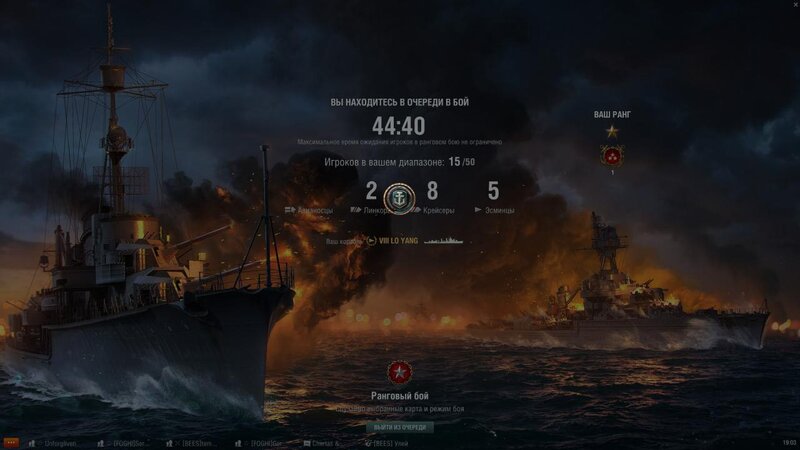The height and width of the screenshot is (450, 800).
Task: Click the Ранговый бой red star emblem
Action: [399, 374]
